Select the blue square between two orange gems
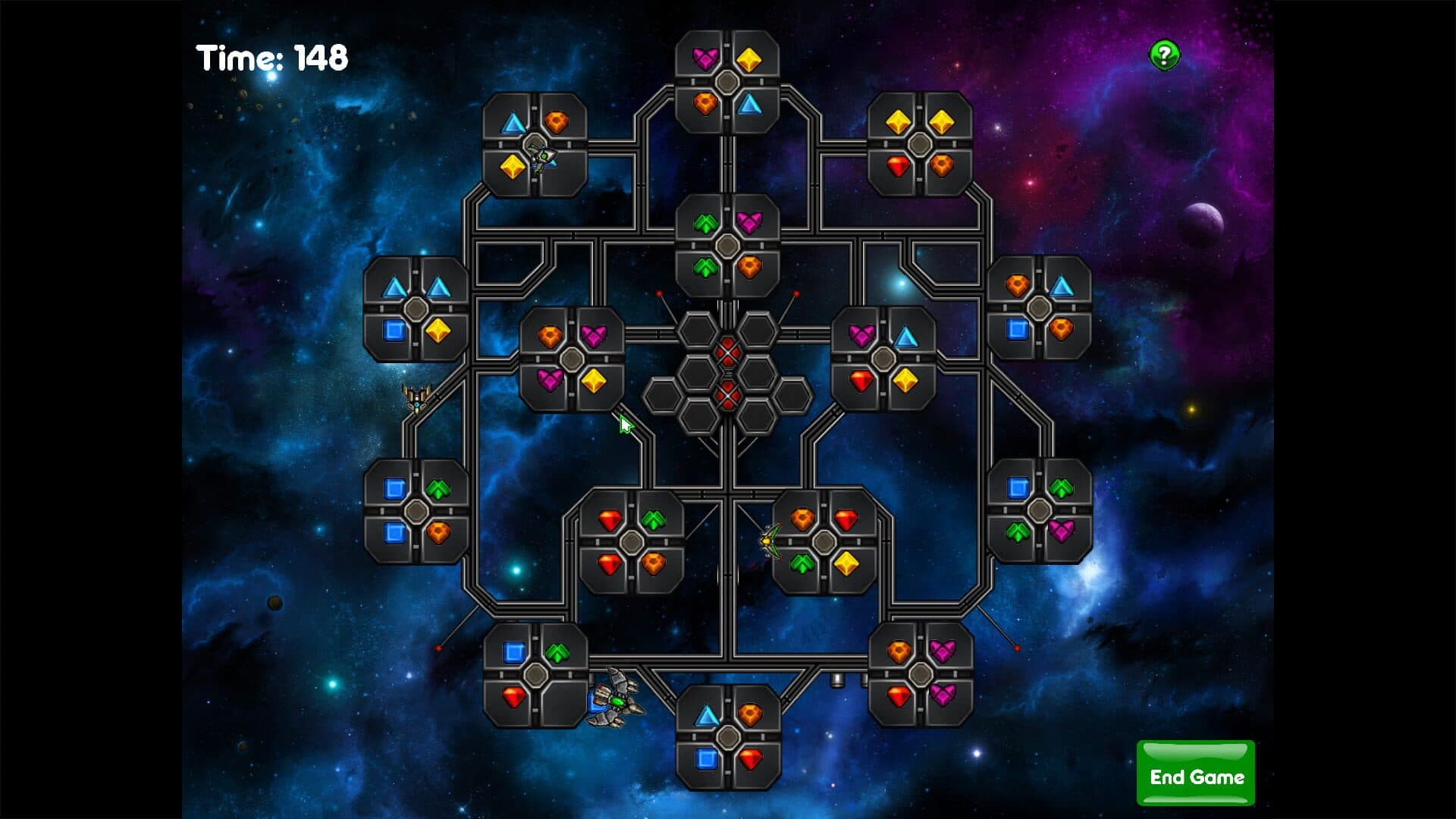Image resolution: width=1456 pixels, height=819 pixels. pyautogui.click(x=1018, y=329)
